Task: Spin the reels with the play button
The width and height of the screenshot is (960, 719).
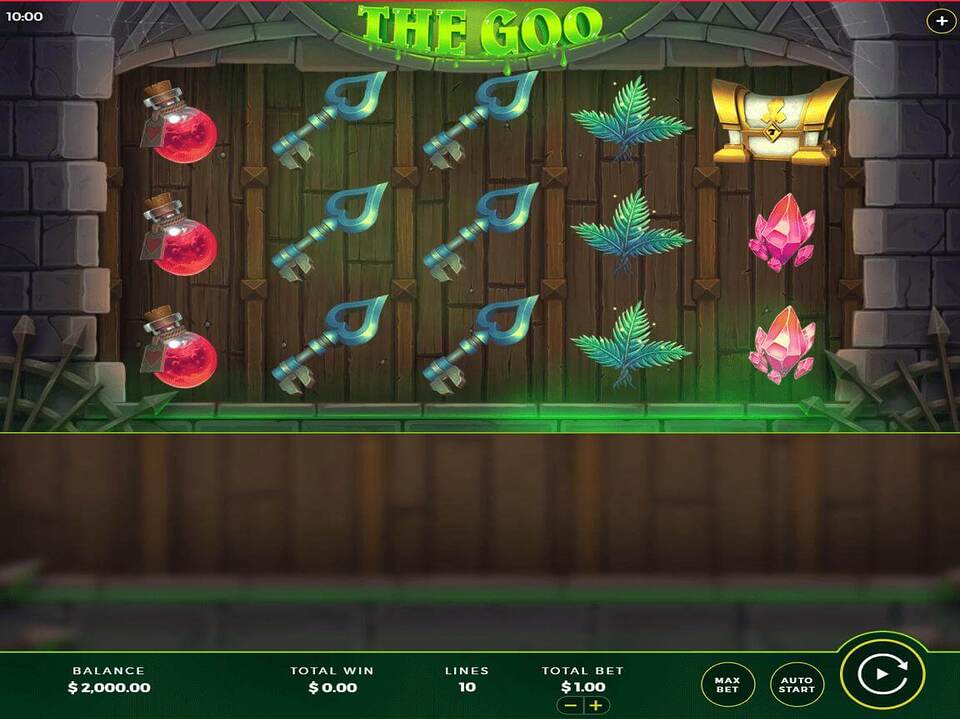Action: pos(882,674)
